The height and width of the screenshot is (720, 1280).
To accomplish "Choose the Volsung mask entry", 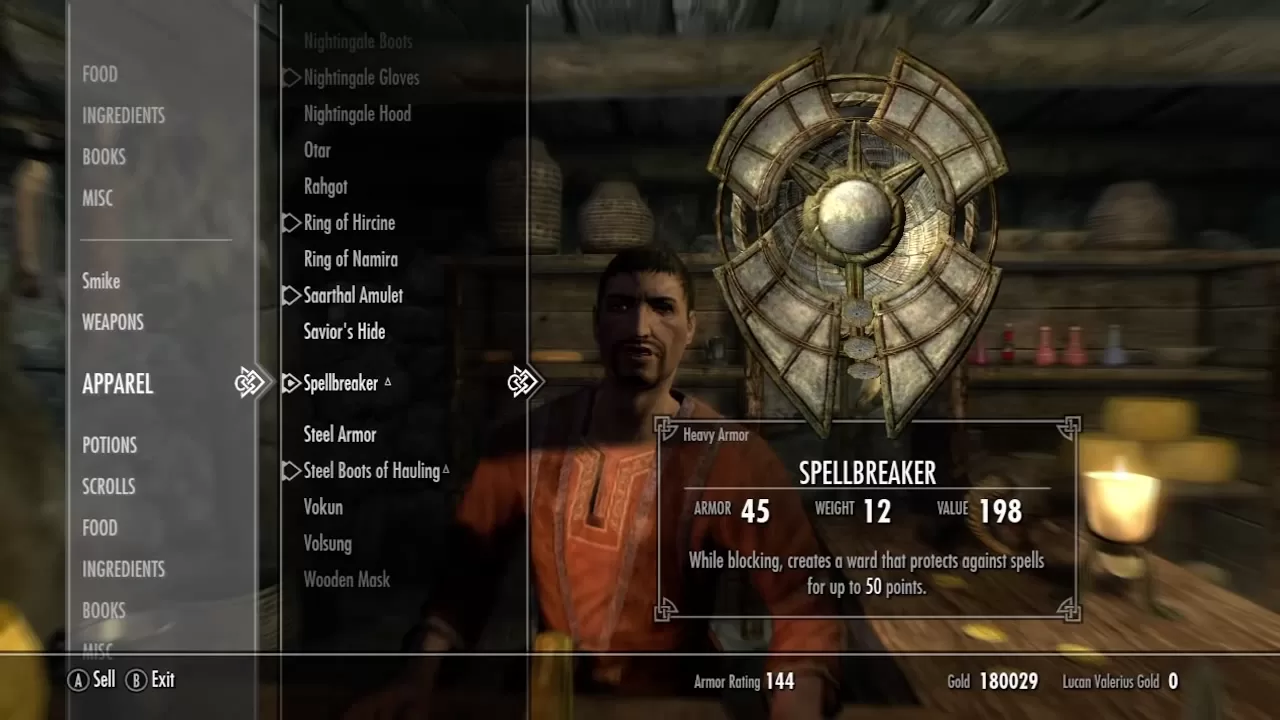I will [x=328, y=543].
